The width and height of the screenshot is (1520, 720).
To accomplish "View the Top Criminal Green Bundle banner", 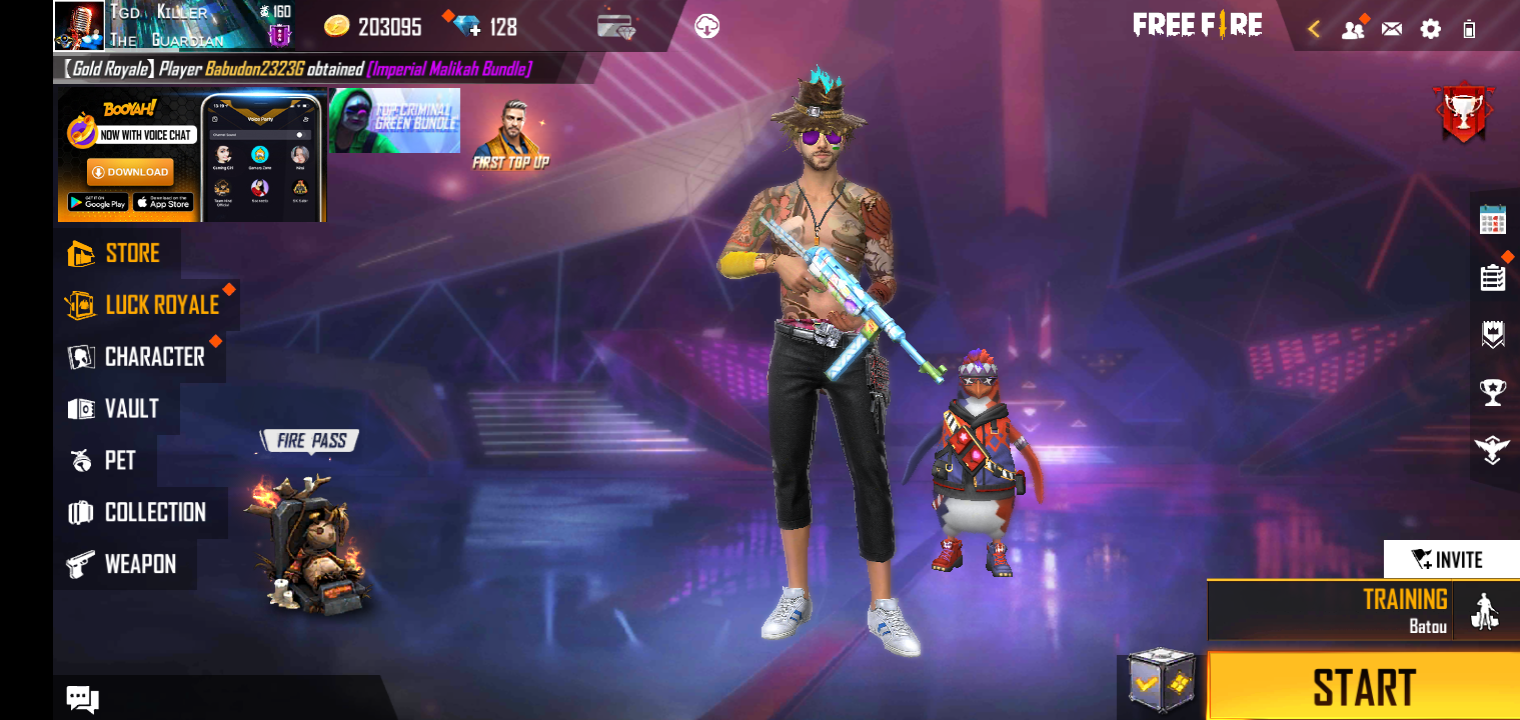I will (x=395, y=121).
